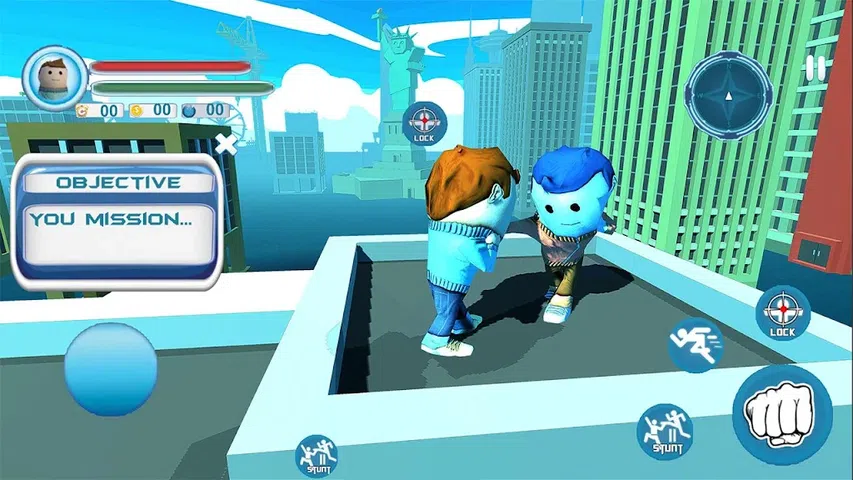Activate the running man sprint button
The image size is (853, 480).
click(x=695, y=345)
